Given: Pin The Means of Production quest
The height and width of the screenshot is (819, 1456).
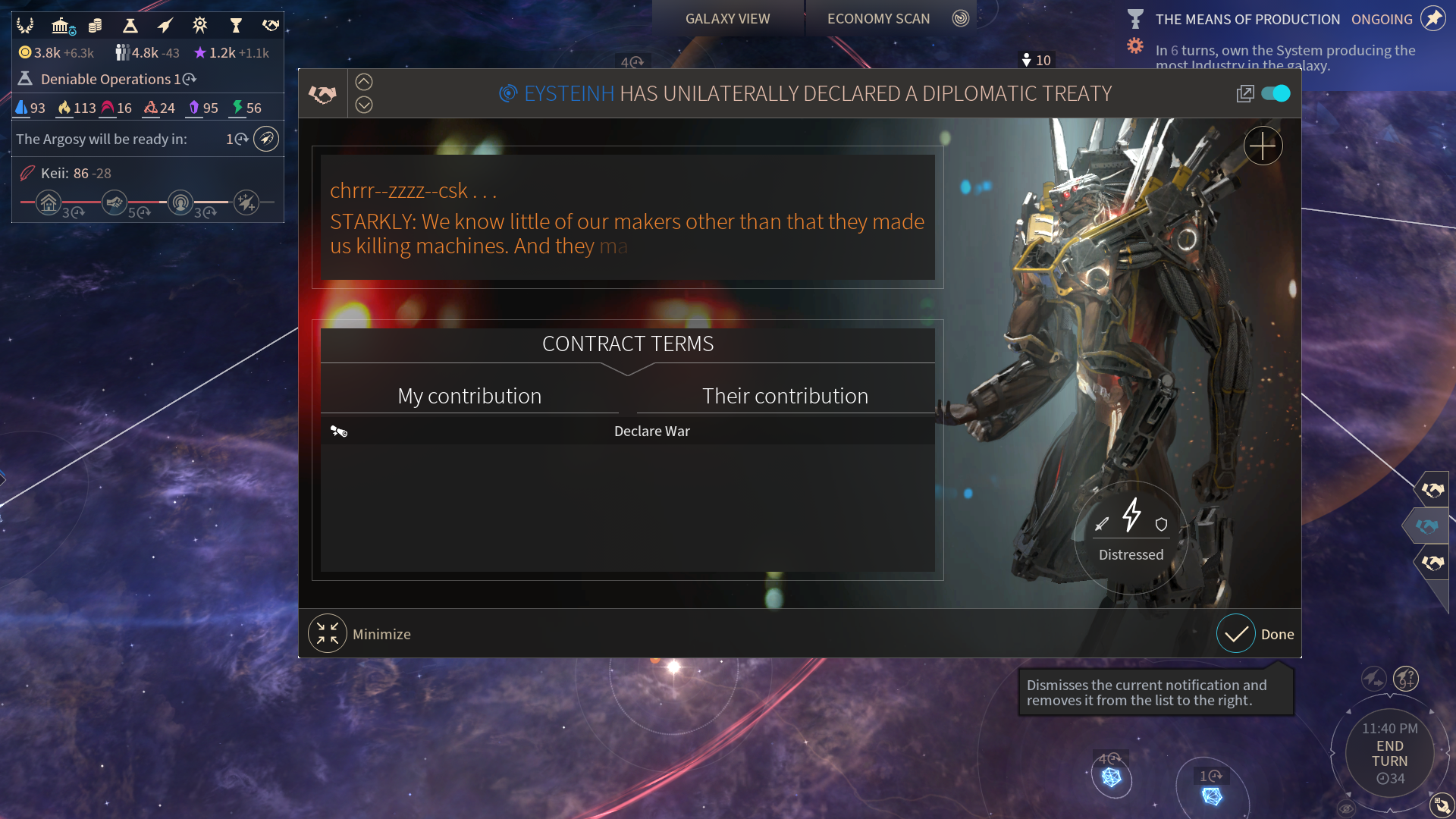Looking at the screenshot, I should pos(1432,19).
